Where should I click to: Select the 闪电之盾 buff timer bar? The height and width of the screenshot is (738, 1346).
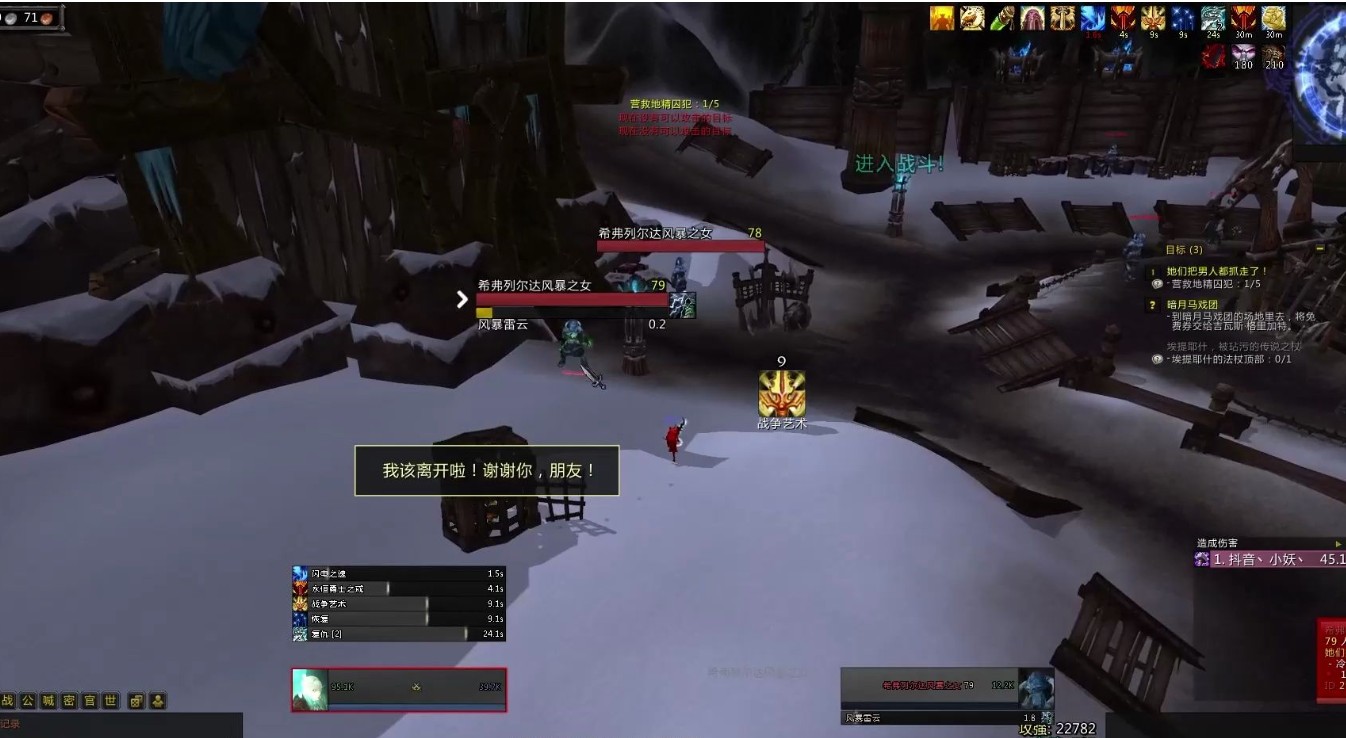coord(399,574)
